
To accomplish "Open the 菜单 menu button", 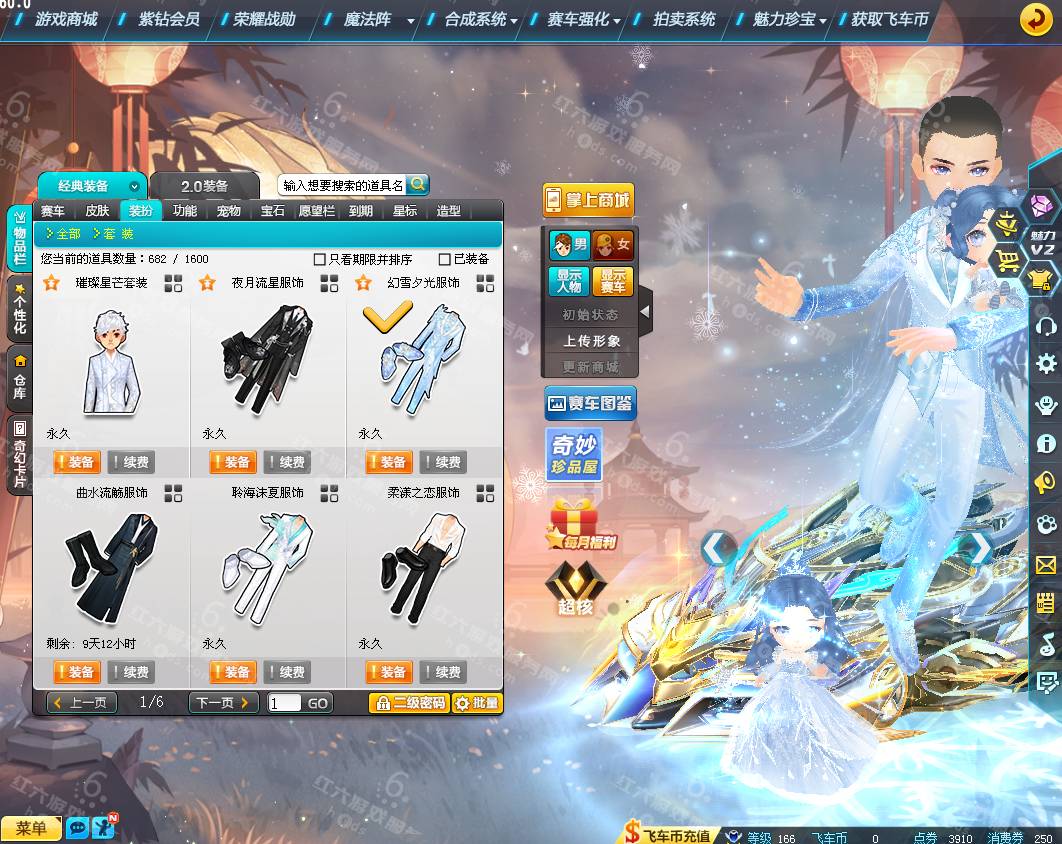I will (x=31, y=828).
